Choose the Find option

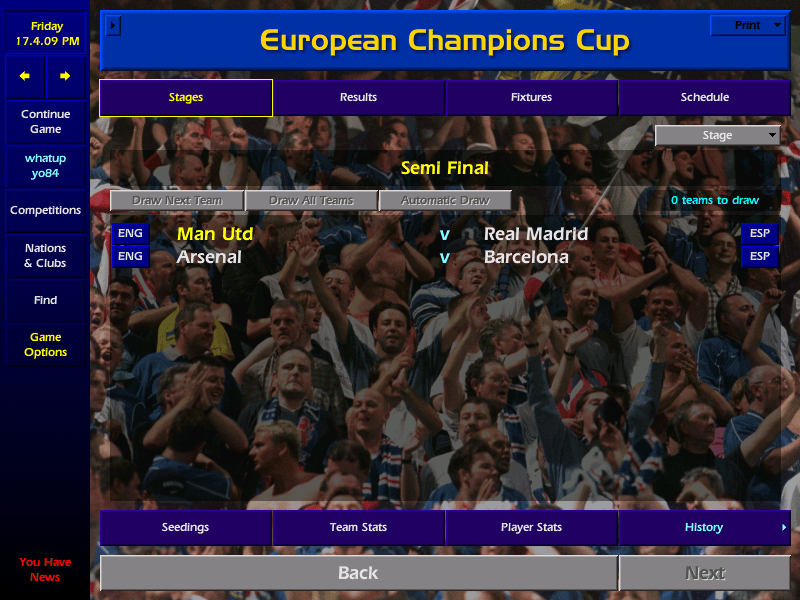coord(45,300)
